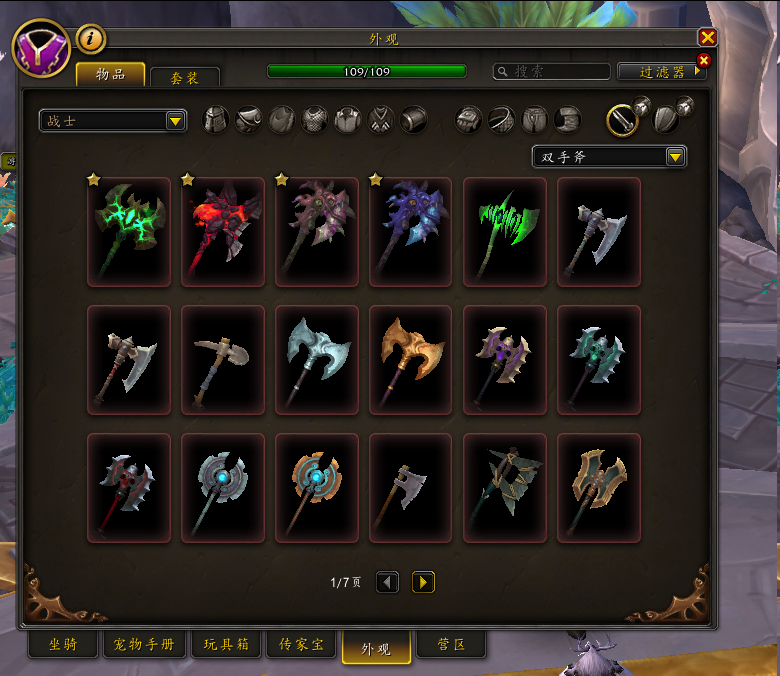
Task: Go to the next appearance page
Action: pyautogui.click(x=423, y=582)
